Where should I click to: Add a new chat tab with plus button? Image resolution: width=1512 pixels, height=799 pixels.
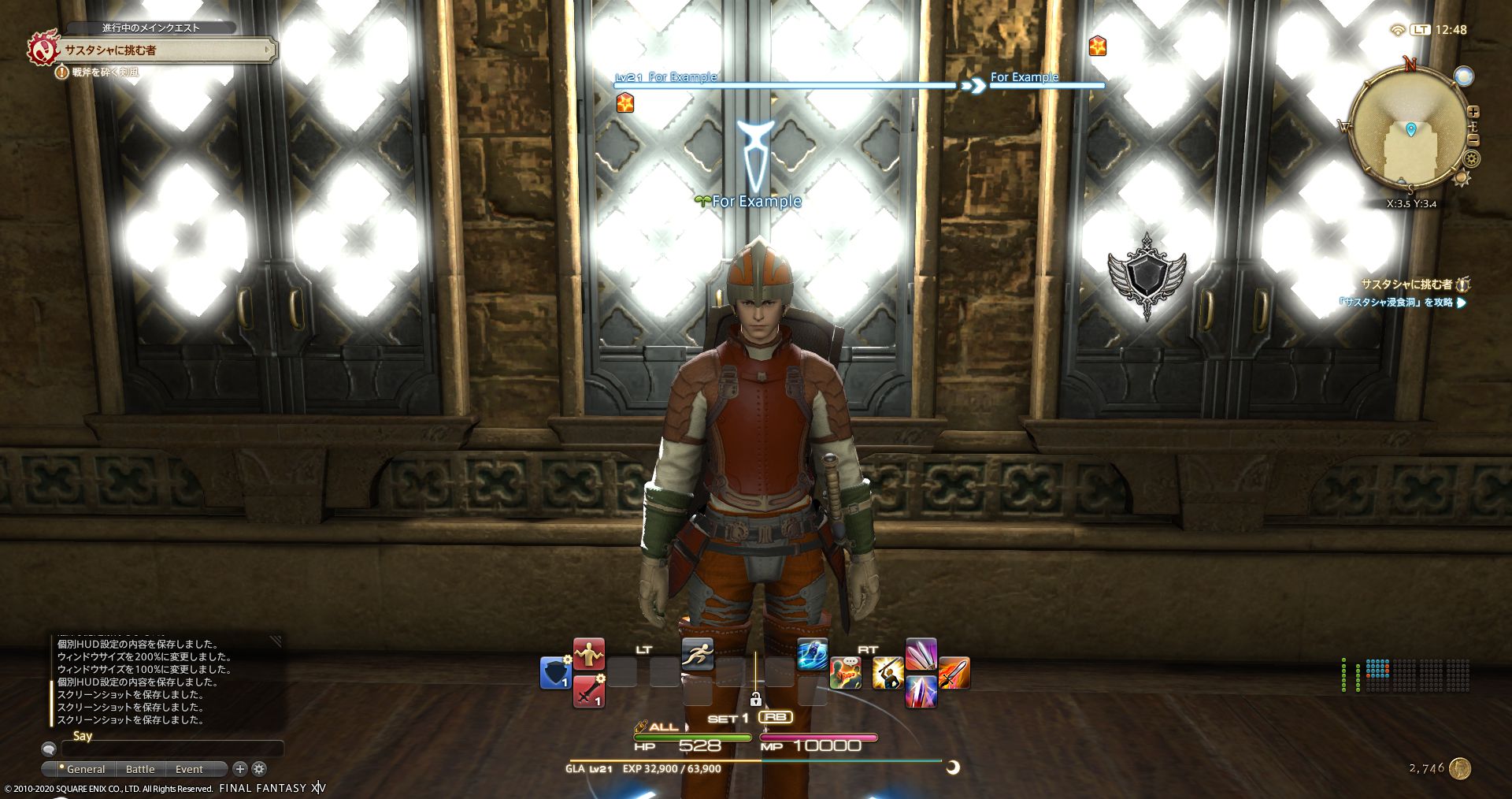coord(239,769)
